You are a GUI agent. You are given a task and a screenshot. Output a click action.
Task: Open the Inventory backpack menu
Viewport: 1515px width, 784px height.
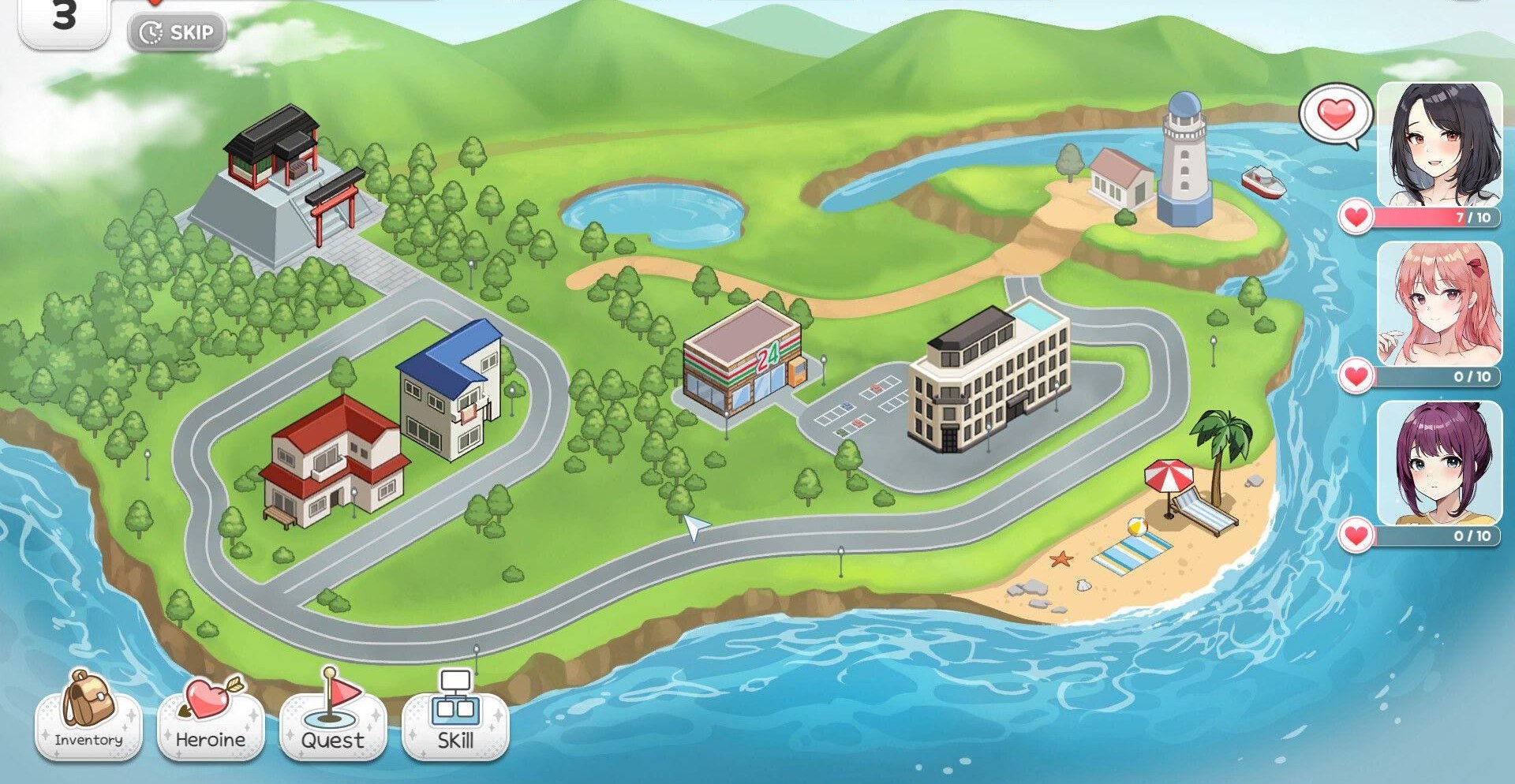(x=88, y=717)
